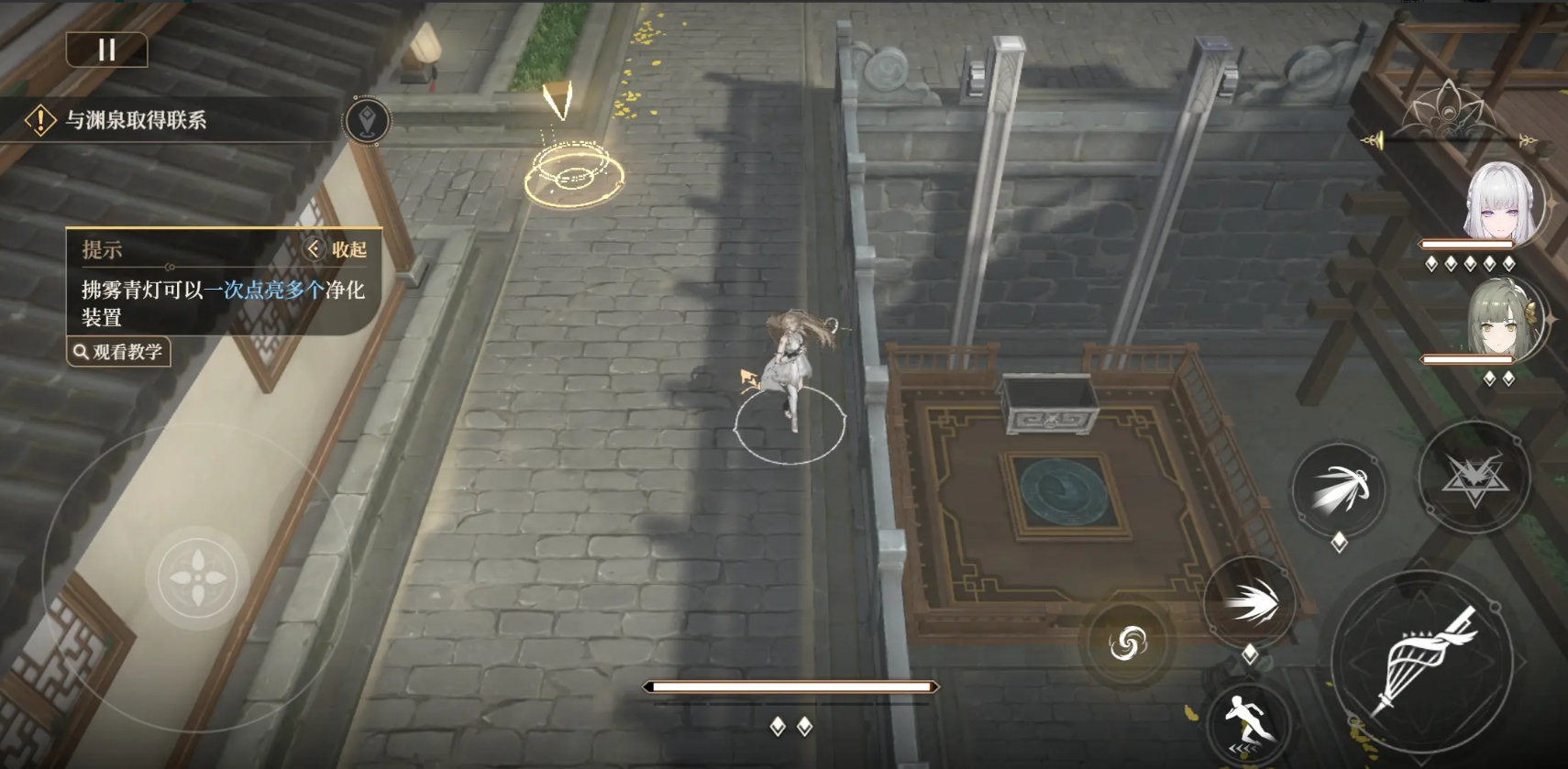Tap the glowing golden circle on the ground
The width and height of the screenshot is (1568, 769).
pos(573,174)
